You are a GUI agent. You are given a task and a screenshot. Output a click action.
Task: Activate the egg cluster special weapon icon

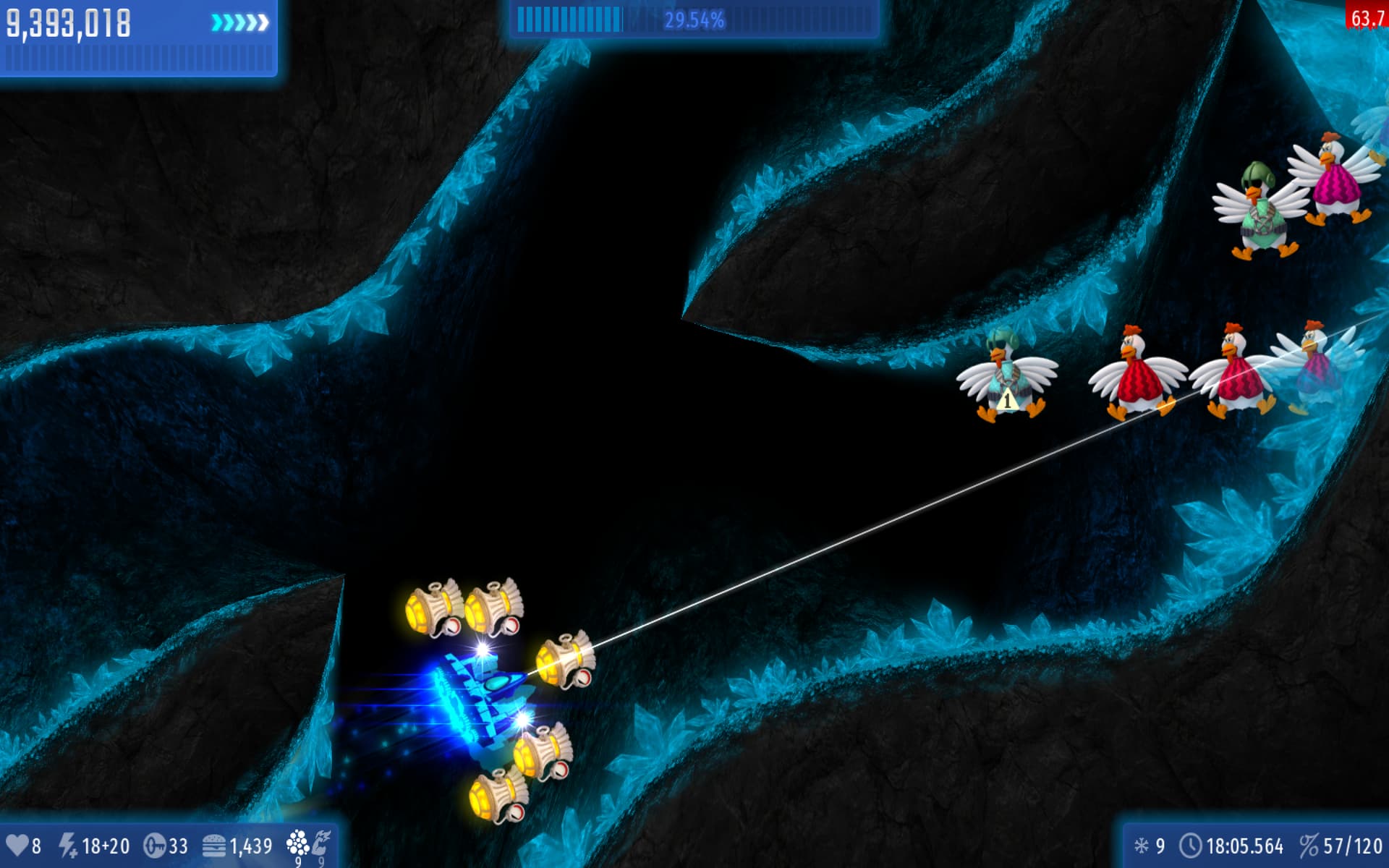(x=297, y=843)
